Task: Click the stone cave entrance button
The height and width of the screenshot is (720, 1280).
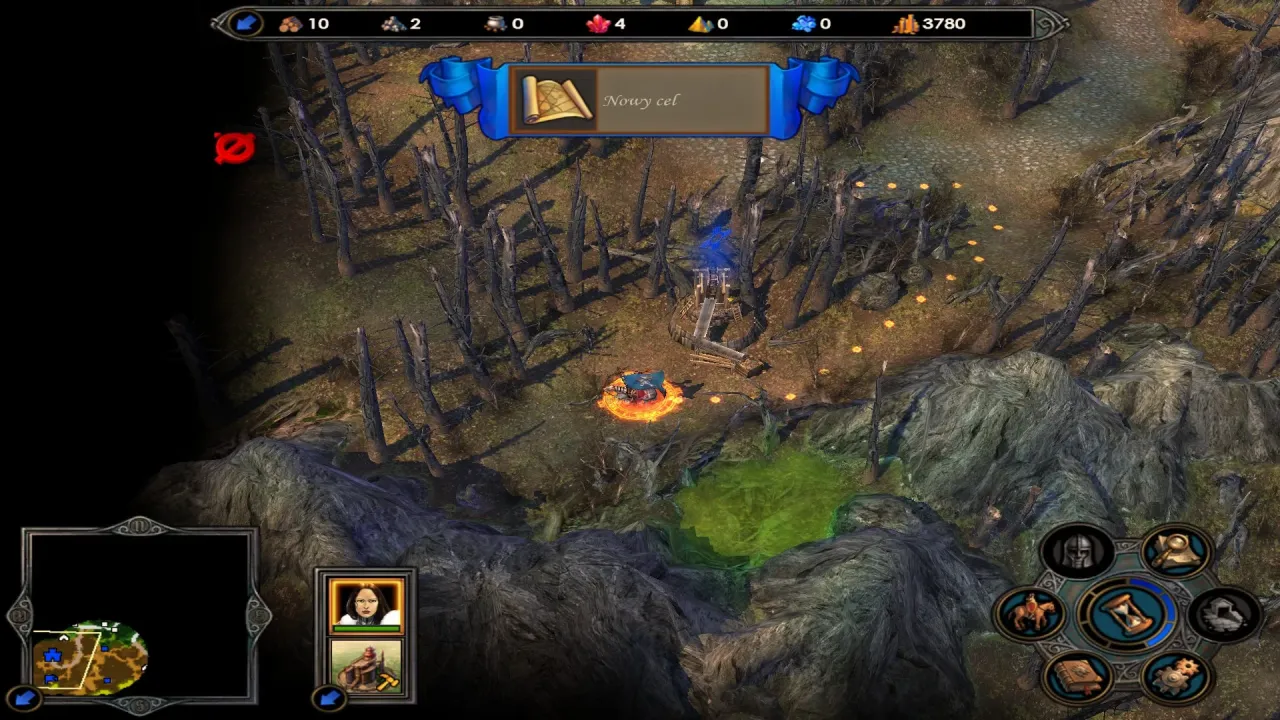Action: (1225, 613)
